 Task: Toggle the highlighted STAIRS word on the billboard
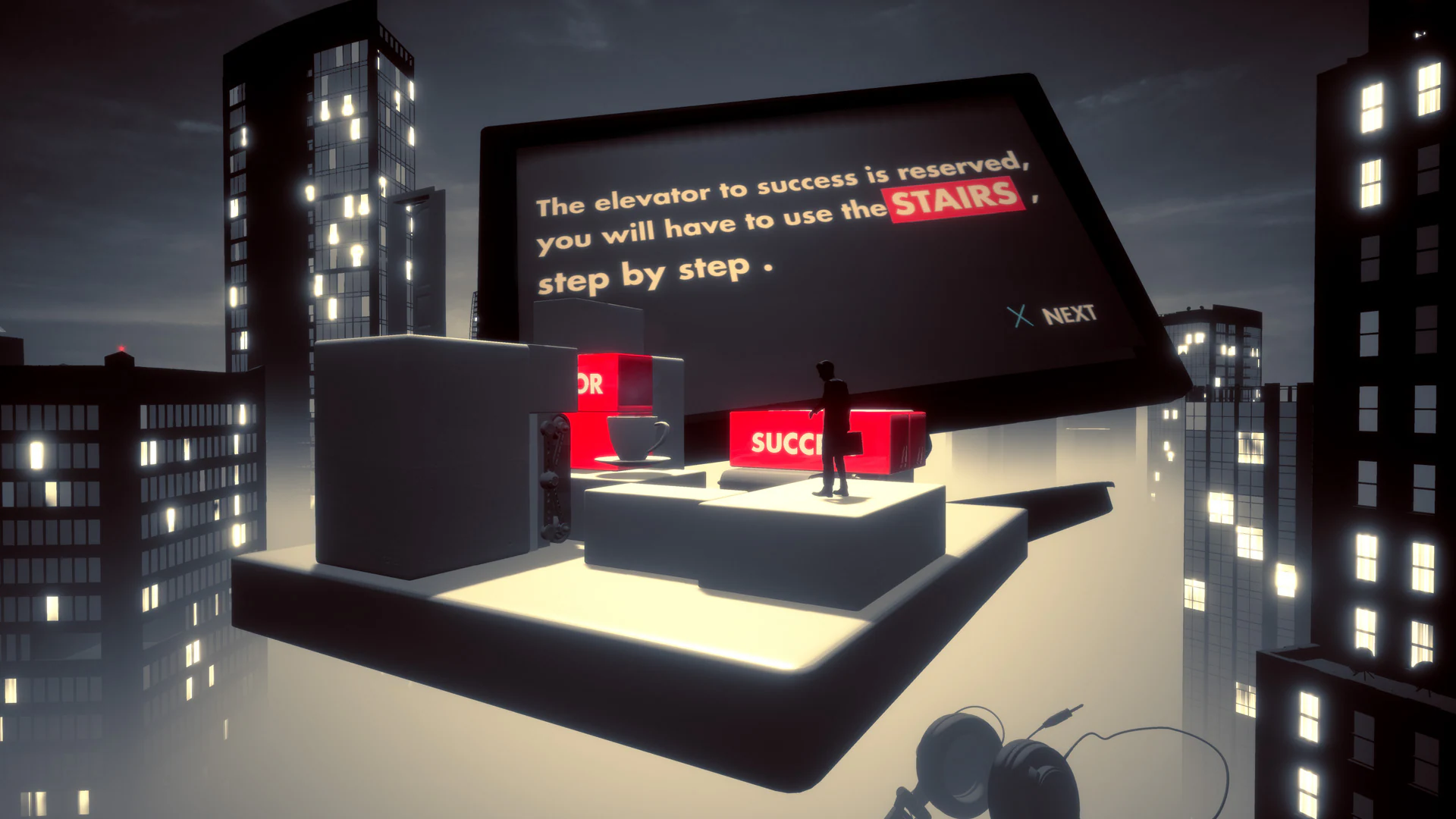(x=950, y=201)
